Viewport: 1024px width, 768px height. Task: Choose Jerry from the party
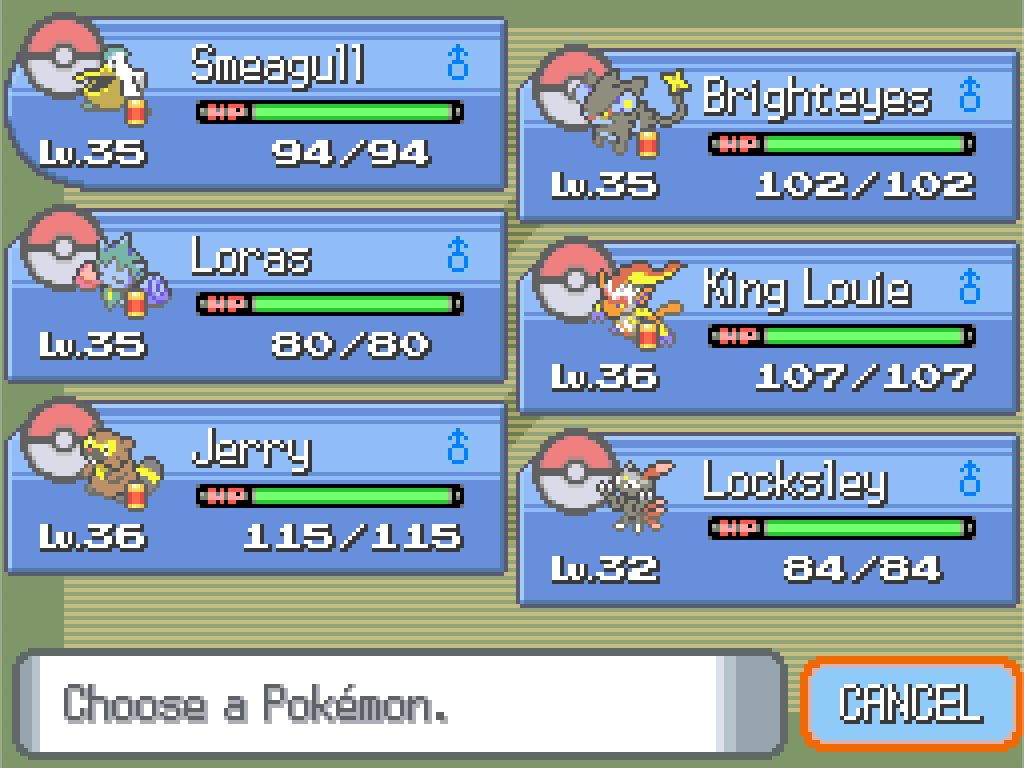click(257, 488)
